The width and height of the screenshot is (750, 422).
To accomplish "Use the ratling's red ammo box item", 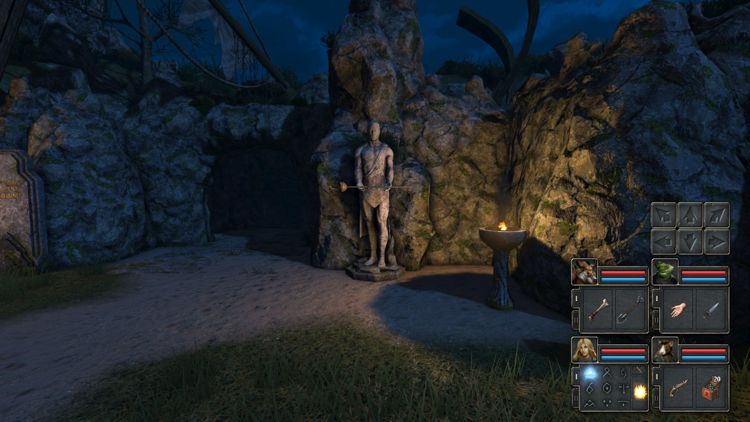I will (x=713, y=388).
